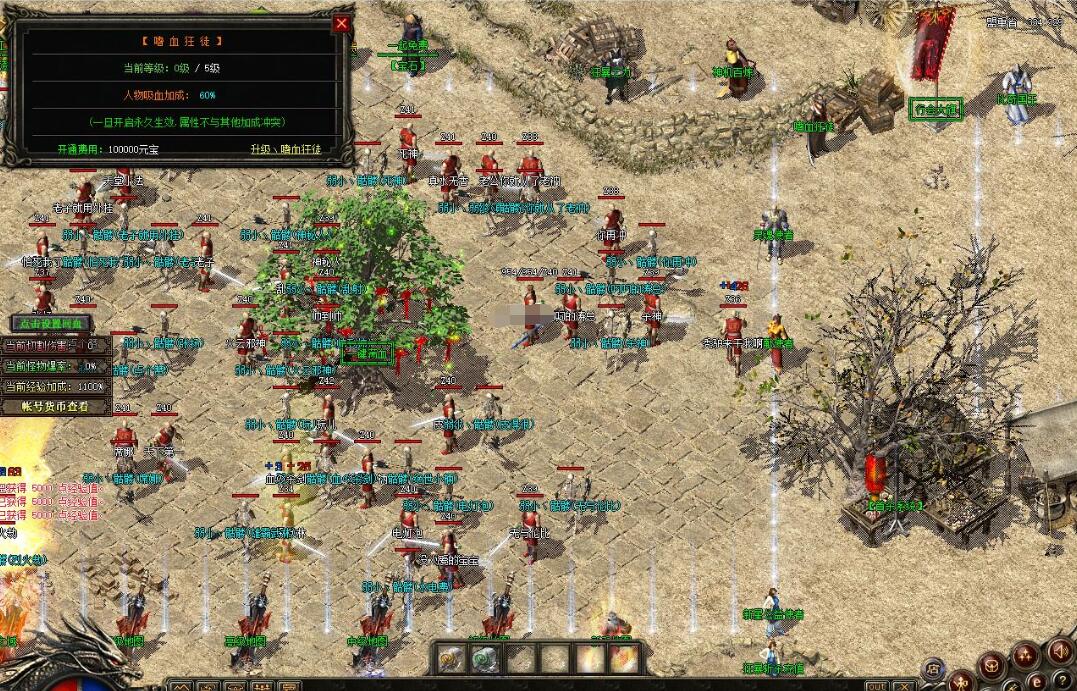
Task: Use the green scroll in the hotbar
Action: click(x=486, y=658)
